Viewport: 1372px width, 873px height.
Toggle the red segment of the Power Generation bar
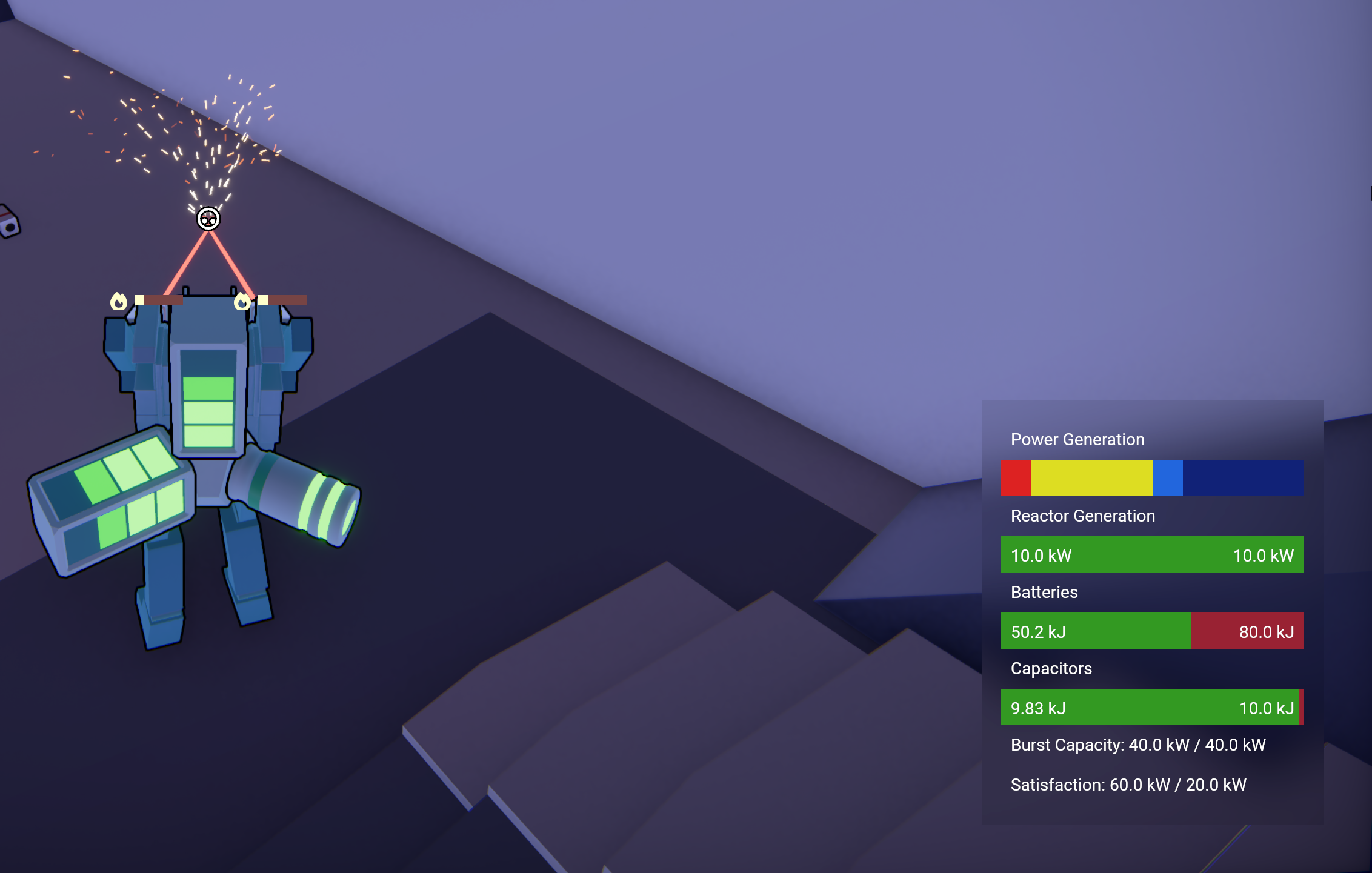pyautogui.click(x=1016, y=478)
